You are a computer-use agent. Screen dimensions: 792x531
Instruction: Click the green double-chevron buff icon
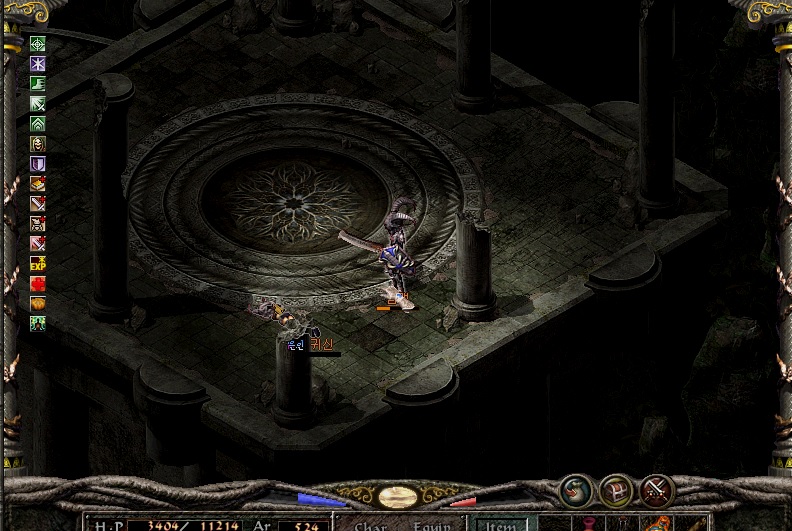[38, 124]
